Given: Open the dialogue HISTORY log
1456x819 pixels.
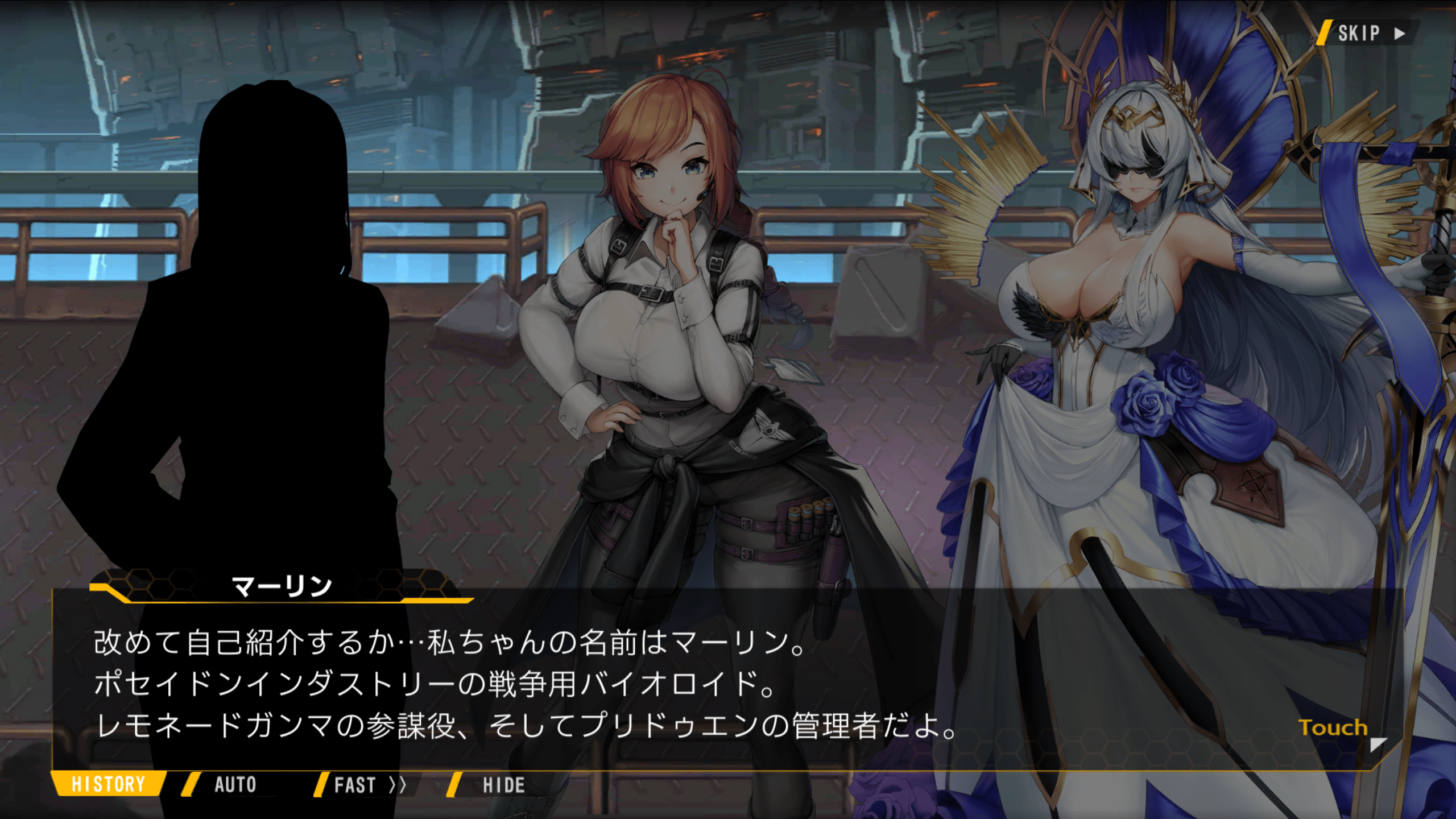Looking at the screenshot, I should [x=108, y=784].
